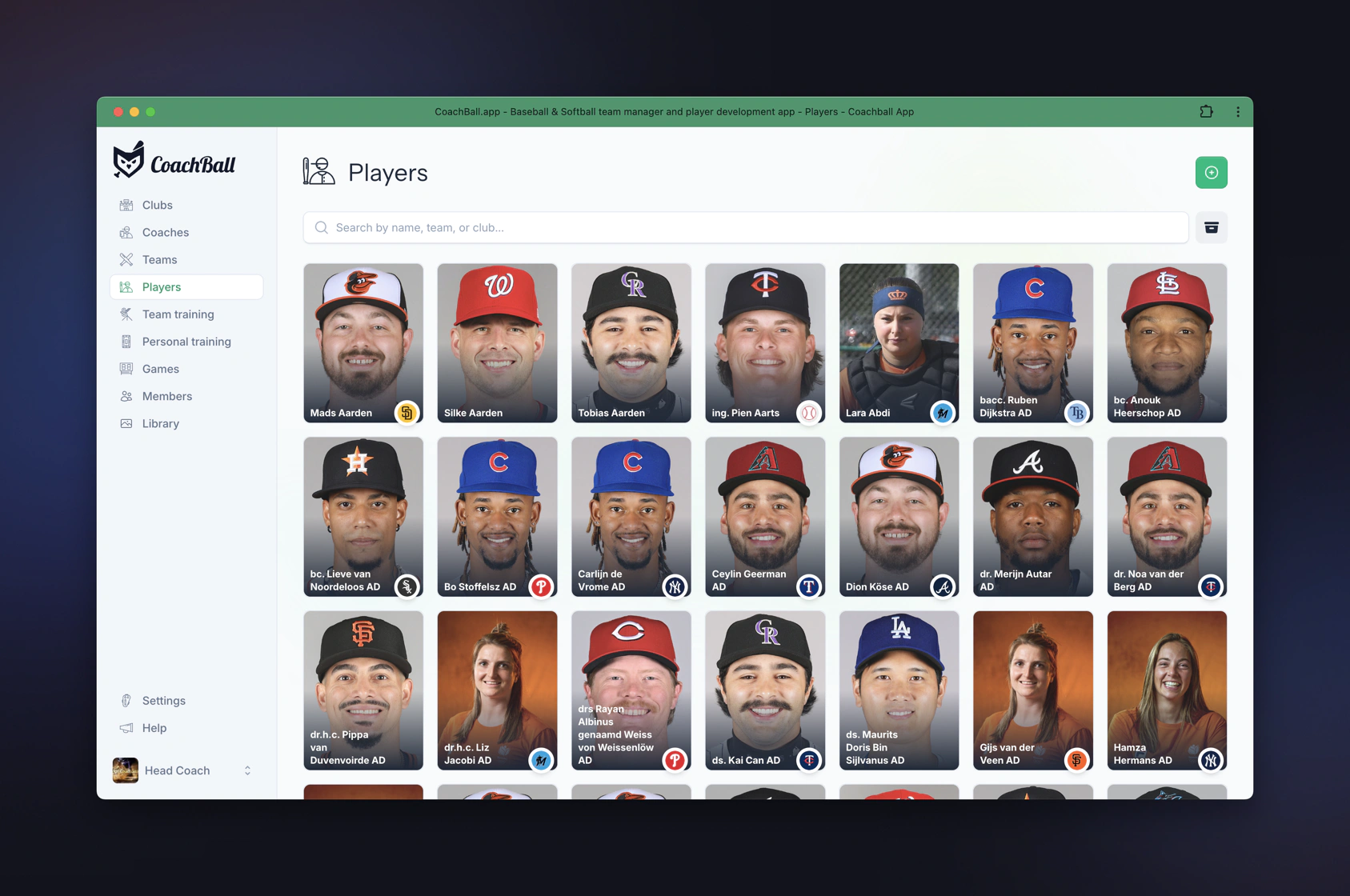1350x896 pixels.
Task: Open the Library picture icon
Action: tap(126, 423)
